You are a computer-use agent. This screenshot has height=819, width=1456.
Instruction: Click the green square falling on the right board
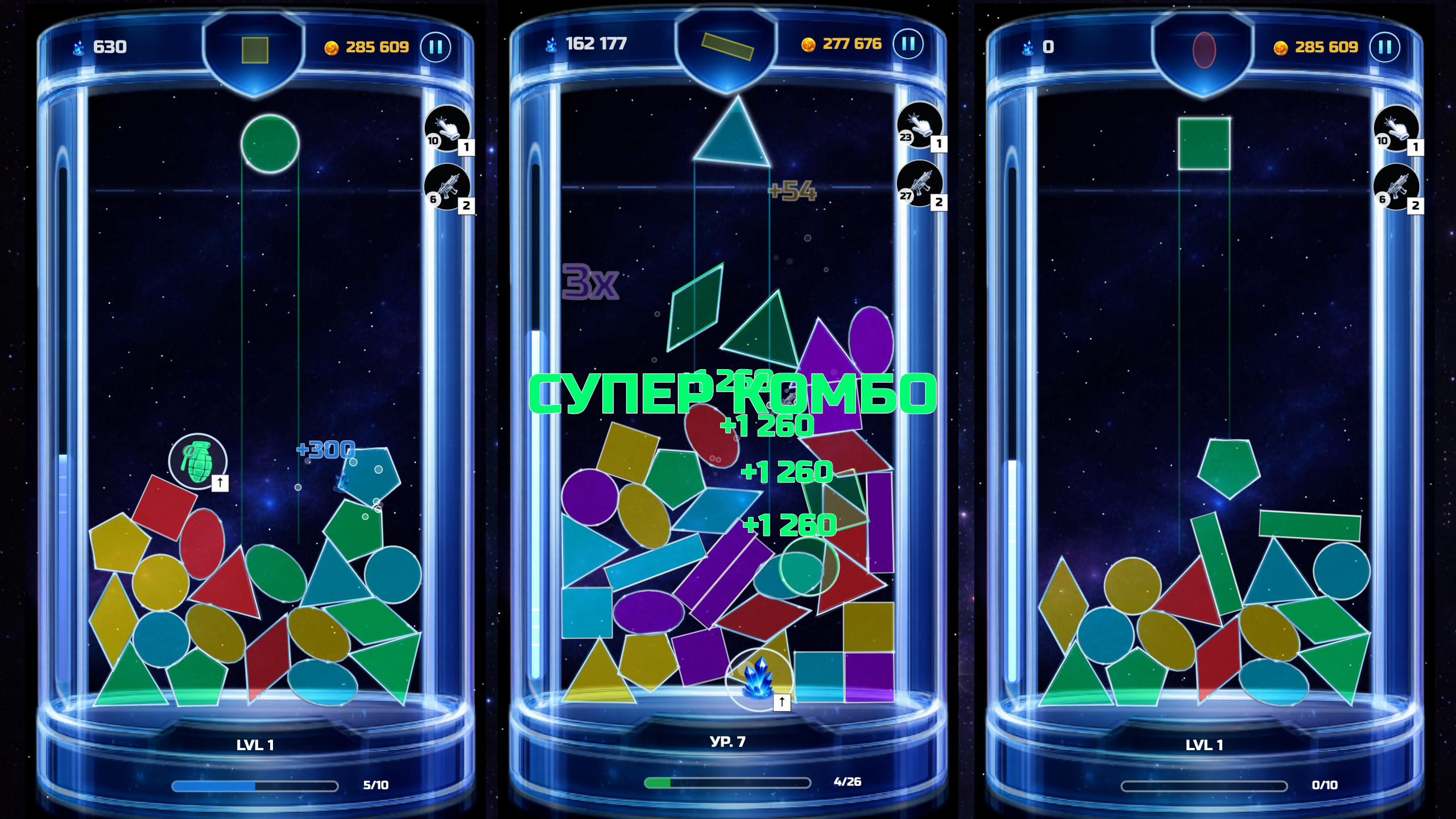pos(1203,143)
